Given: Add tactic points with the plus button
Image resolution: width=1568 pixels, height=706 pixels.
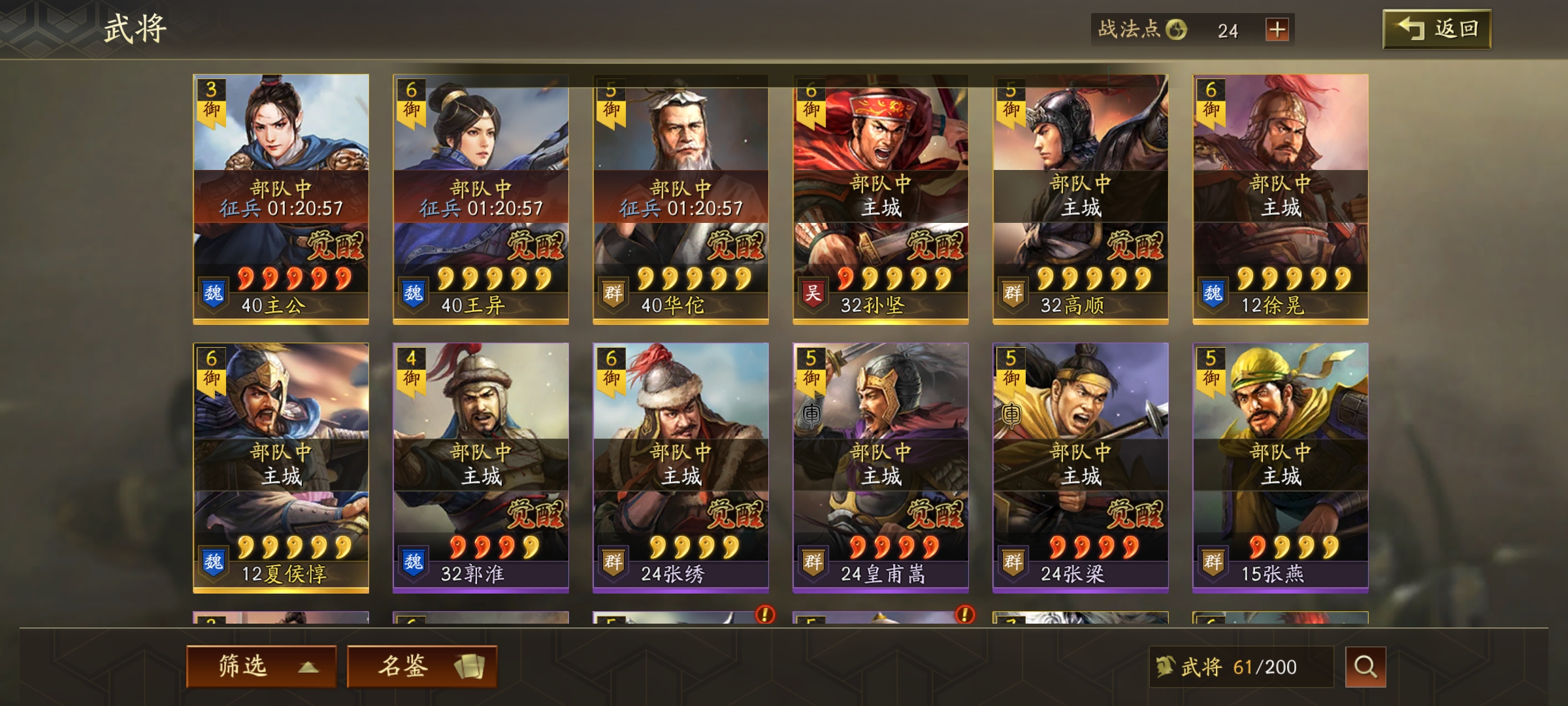Looking at the screenshot, I should pos(1277,29).
